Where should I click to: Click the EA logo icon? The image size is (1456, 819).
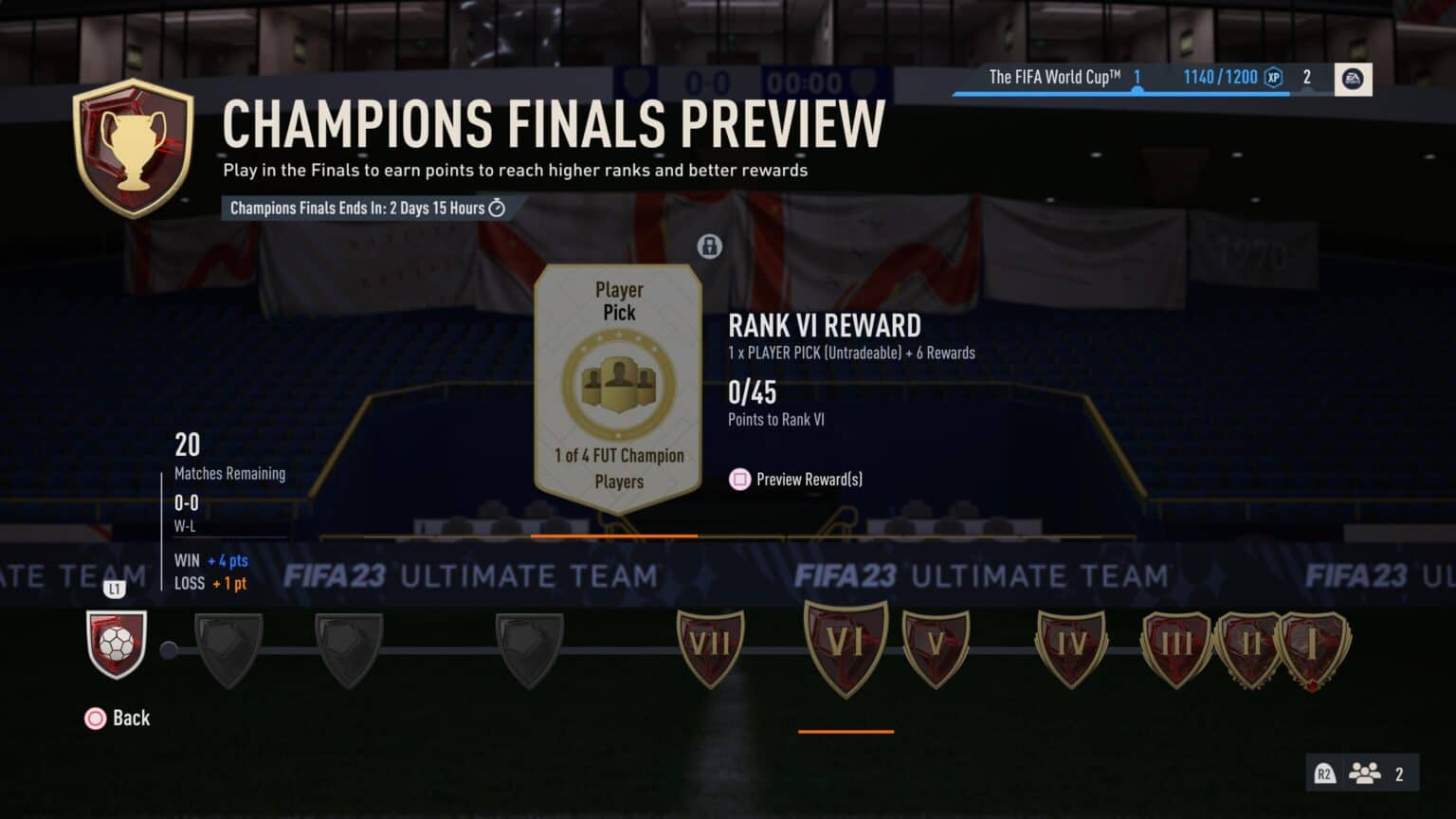click(x=1353, y=79)
